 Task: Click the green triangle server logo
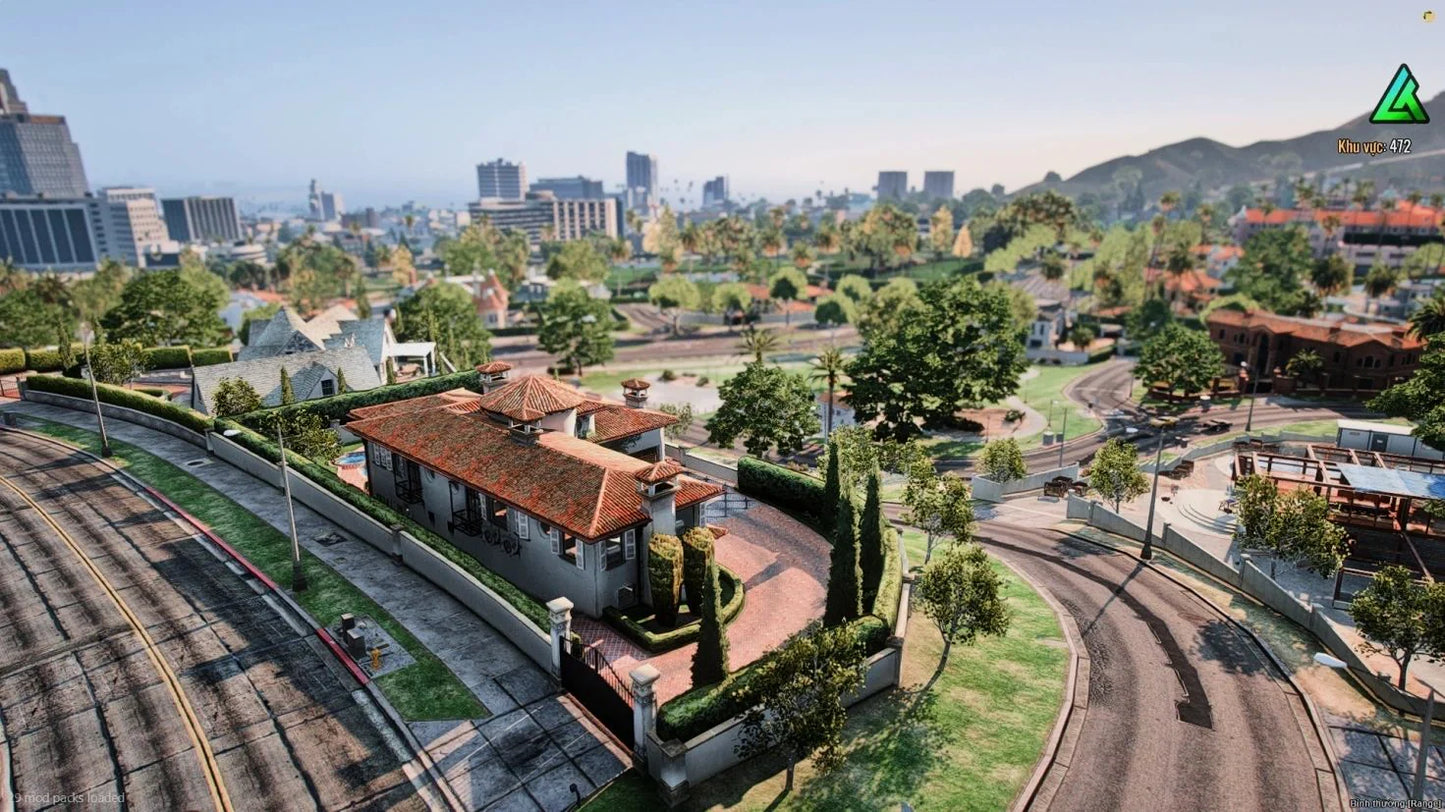[1398, 98]
